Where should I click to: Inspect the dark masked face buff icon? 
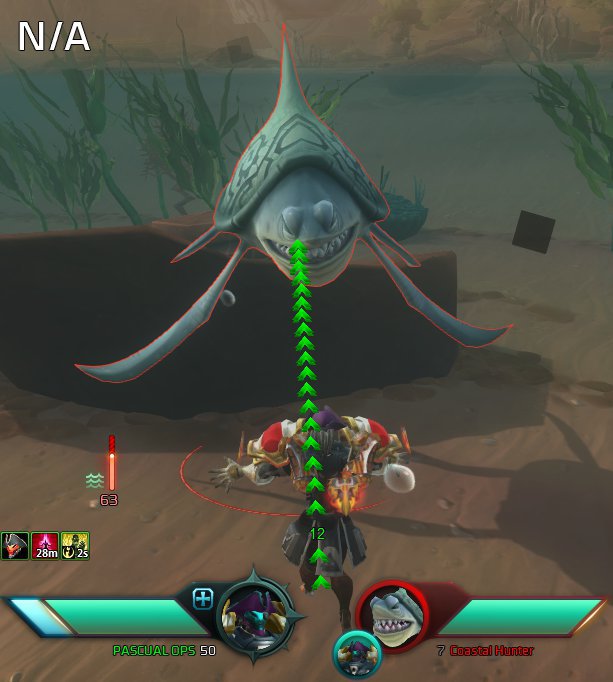coord(14,545)
